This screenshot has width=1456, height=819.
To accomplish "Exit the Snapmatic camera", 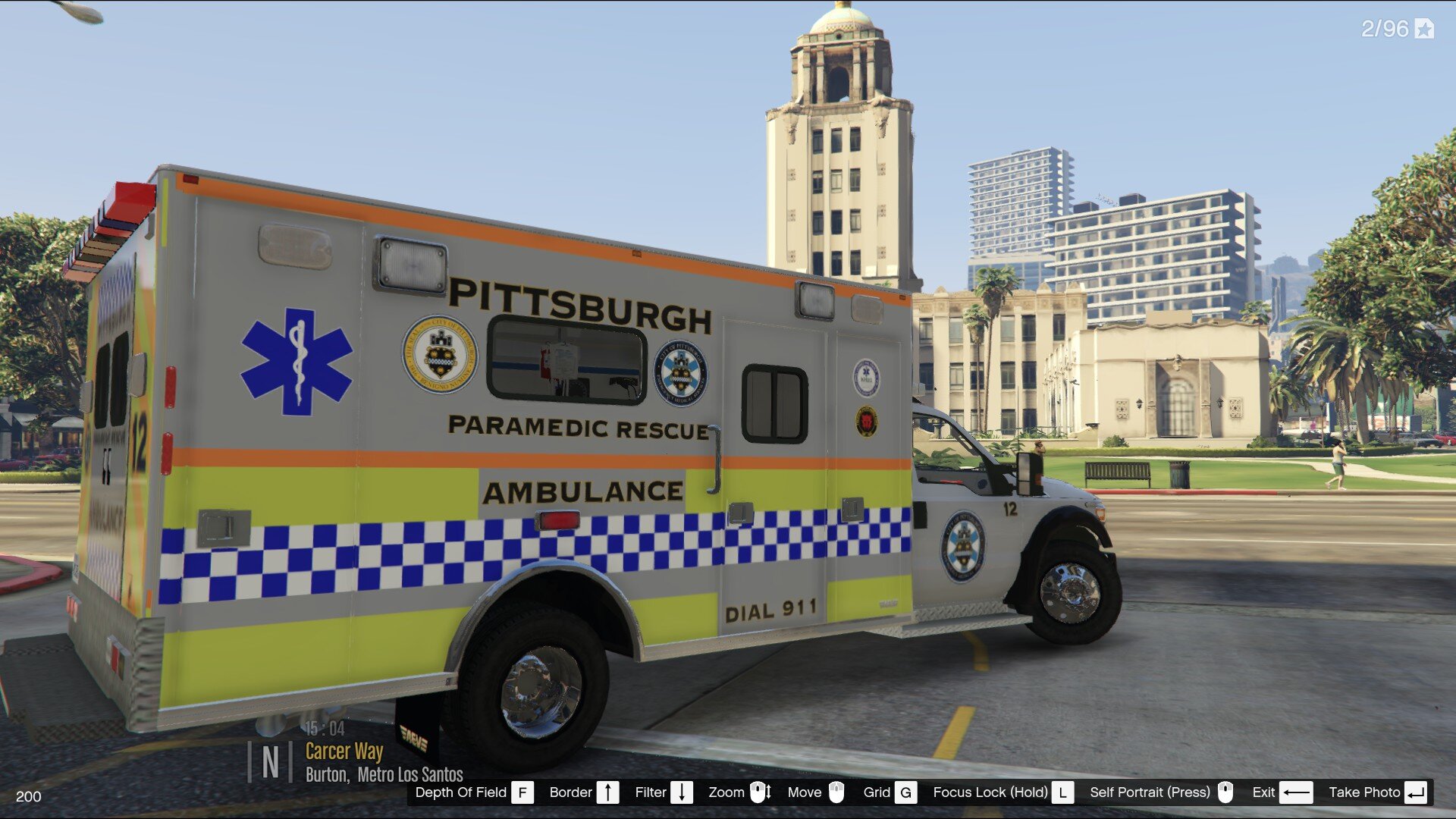I will coord(1281,792).
